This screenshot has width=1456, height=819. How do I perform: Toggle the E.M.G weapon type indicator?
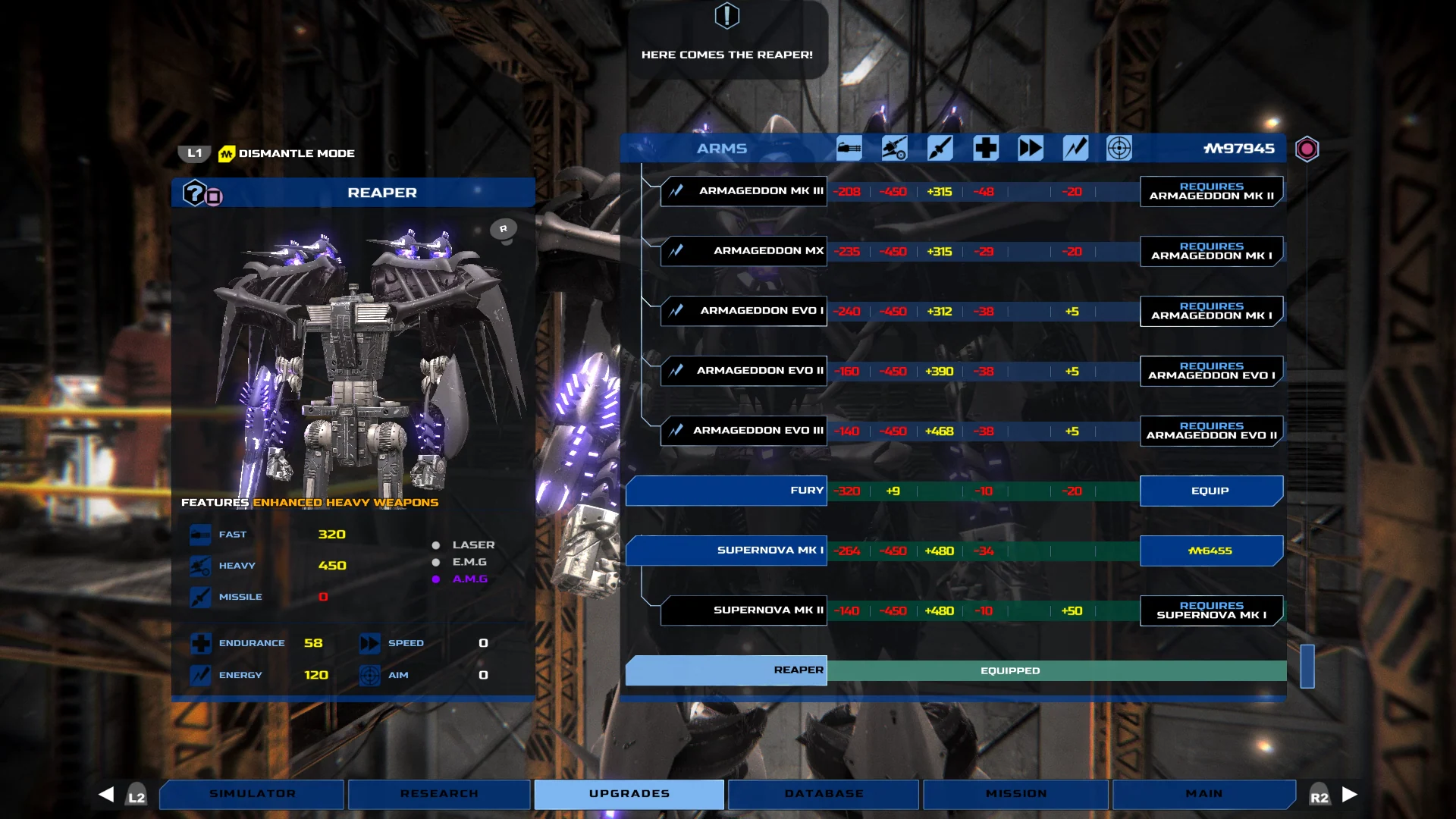pyautogui.click(x=436, y=562)
